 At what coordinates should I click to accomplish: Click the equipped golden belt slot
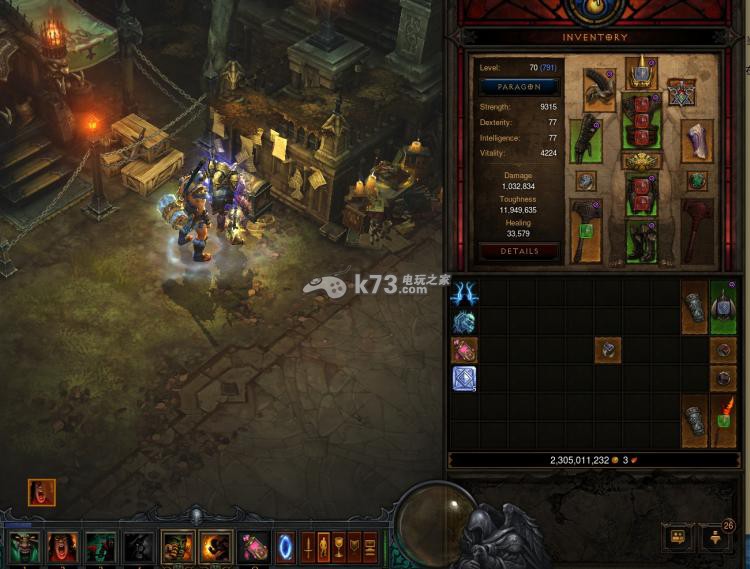coord(639,161)
